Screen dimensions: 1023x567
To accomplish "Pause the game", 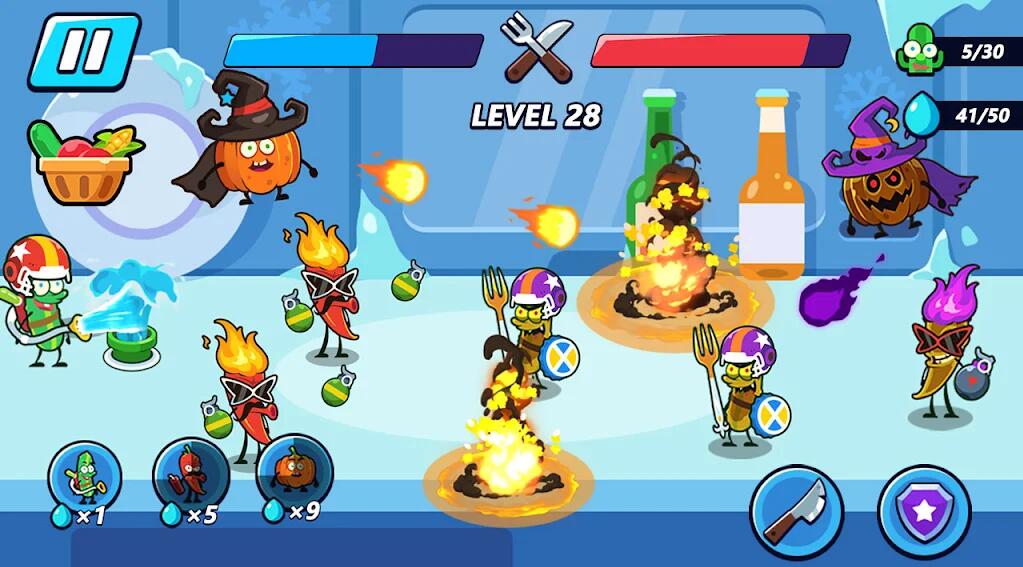I will 83,50.
